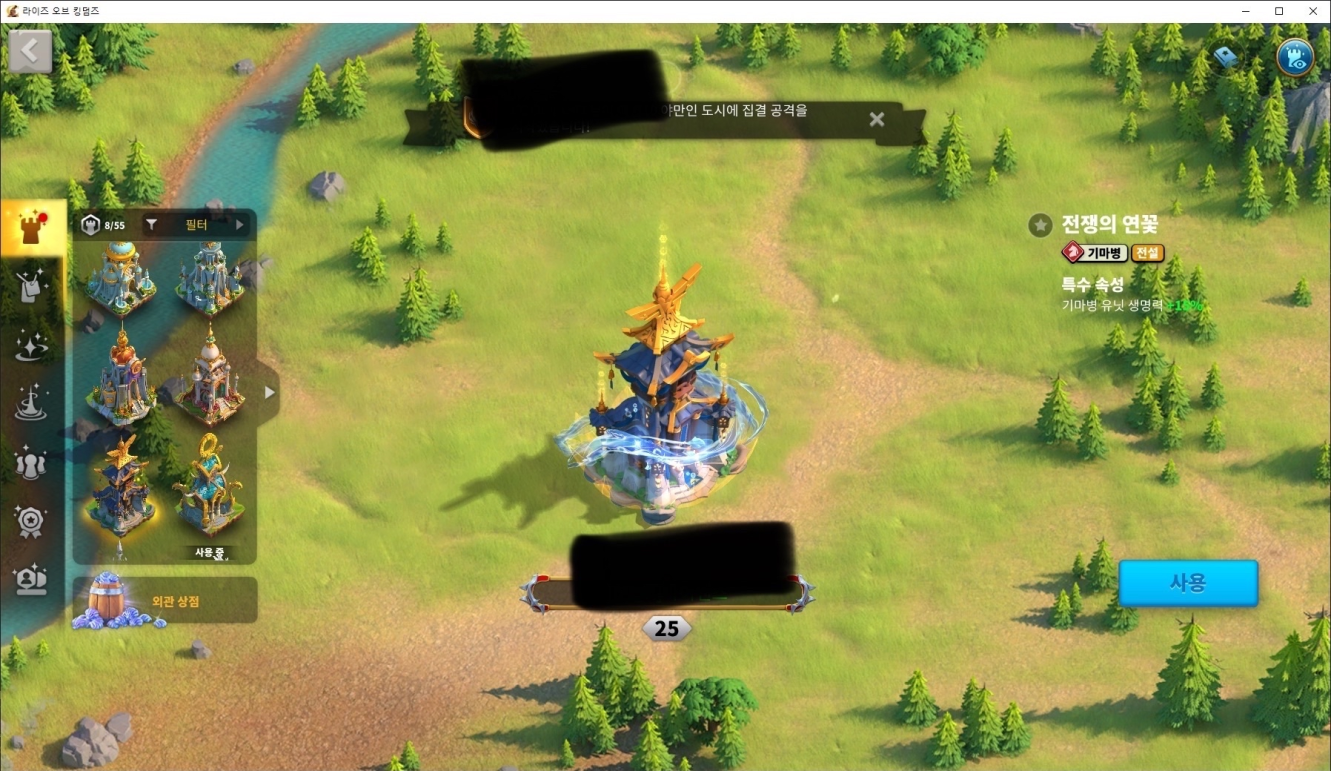
Task: Apply the skin with the 사용 button
Action: click(1187, 583)
